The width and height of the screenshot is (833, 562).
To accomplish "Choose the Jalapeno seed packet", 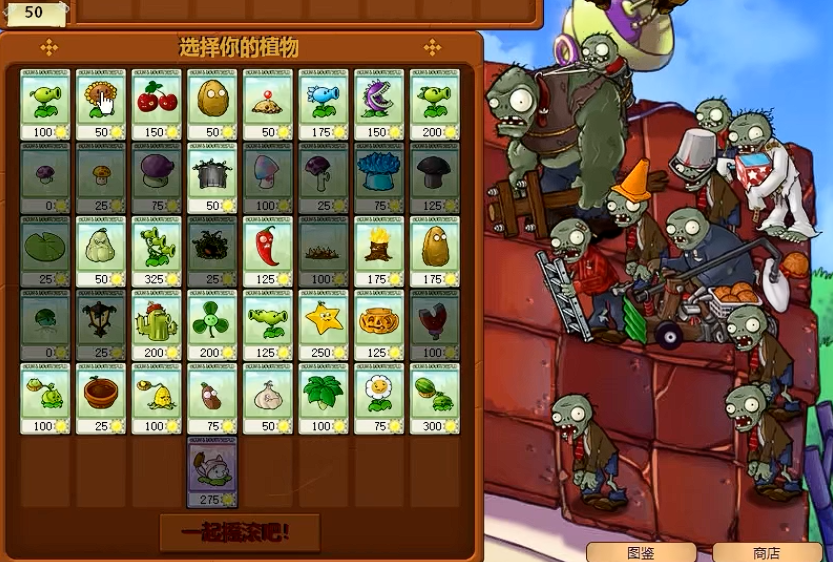I will click(x=268, y=251).
